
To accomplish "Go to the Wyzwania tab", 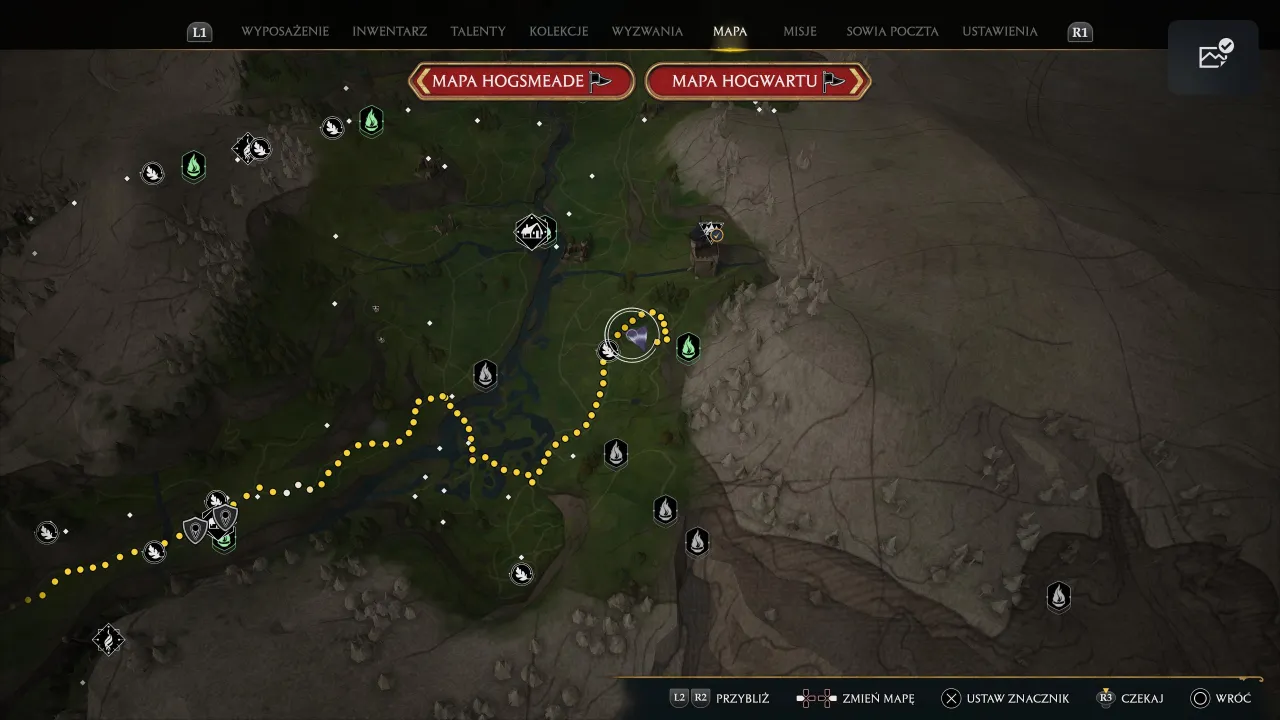I will click(647, 31).
